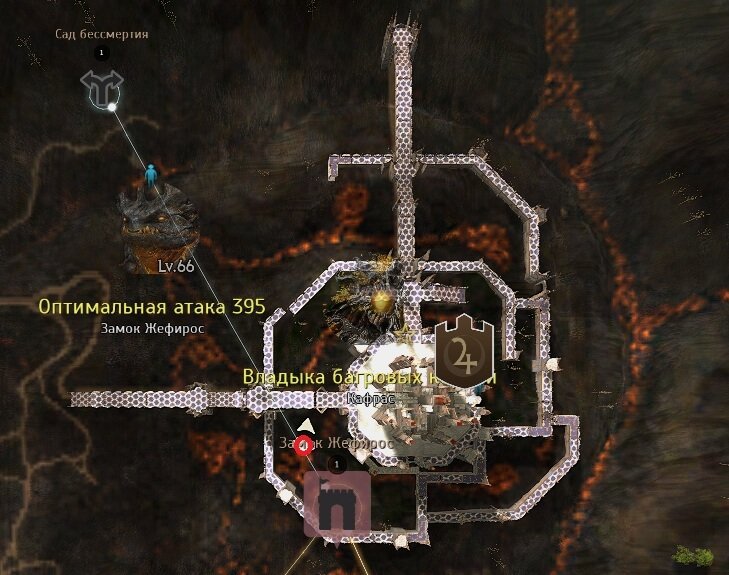Click the red ring map marker
Image resolution: width=729 pixels, height=575 pixels.
click(x=304, y=447)
